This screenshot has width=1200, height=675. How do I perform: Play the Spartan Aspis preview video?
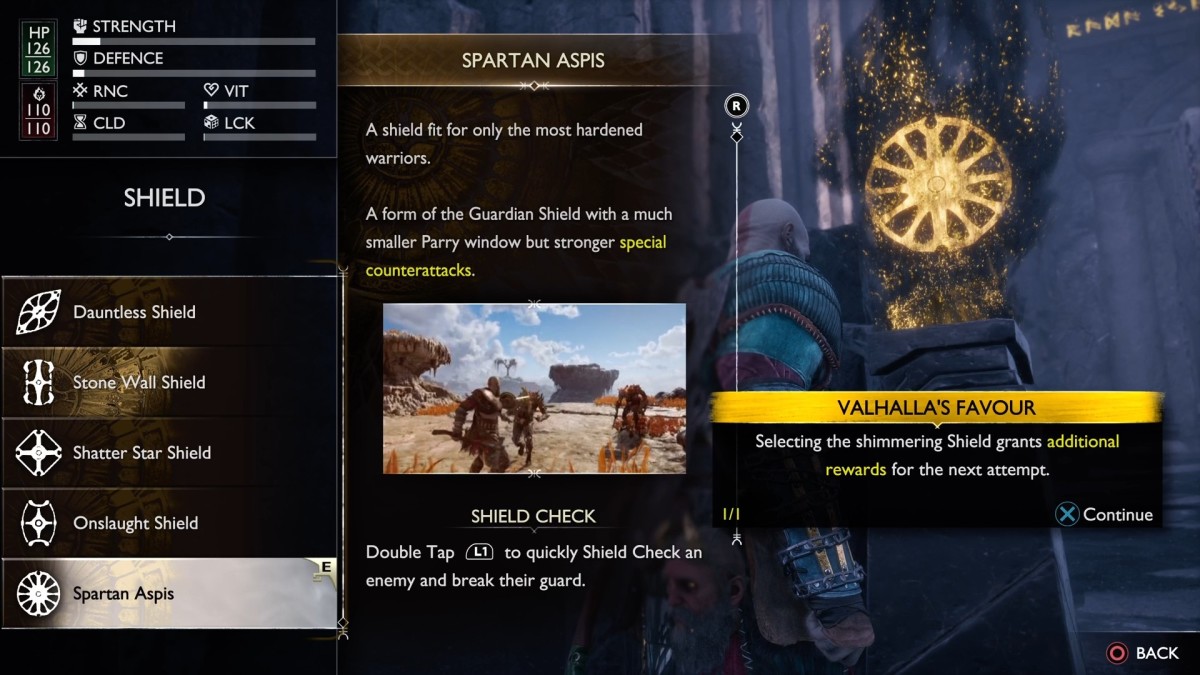coord(534,388)
